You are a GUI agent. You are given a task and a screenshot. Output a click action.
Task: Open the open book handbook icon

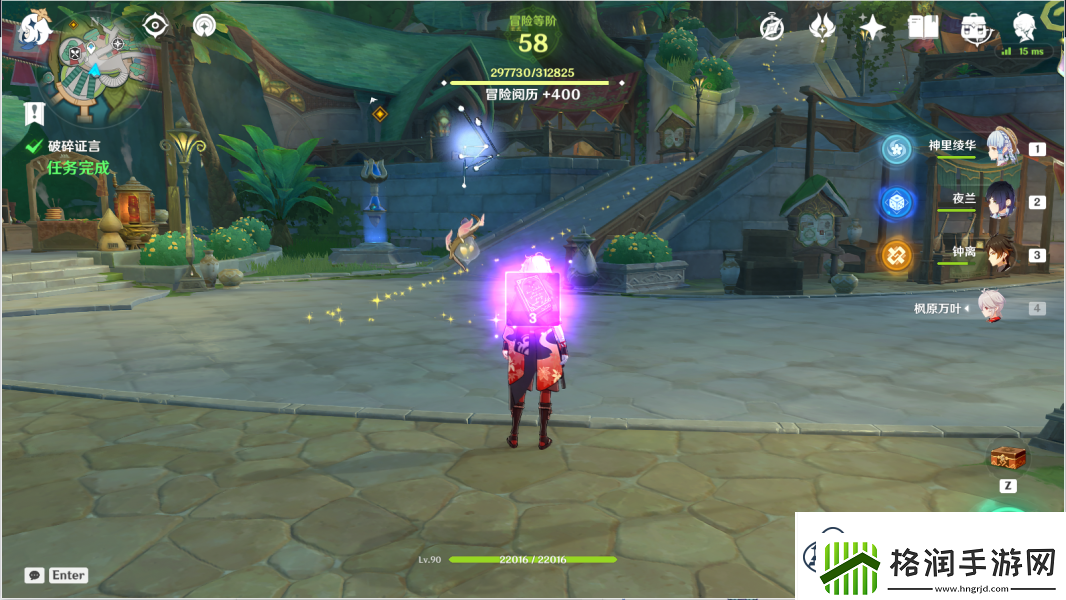pyautogui.click(x=922, y=28)
